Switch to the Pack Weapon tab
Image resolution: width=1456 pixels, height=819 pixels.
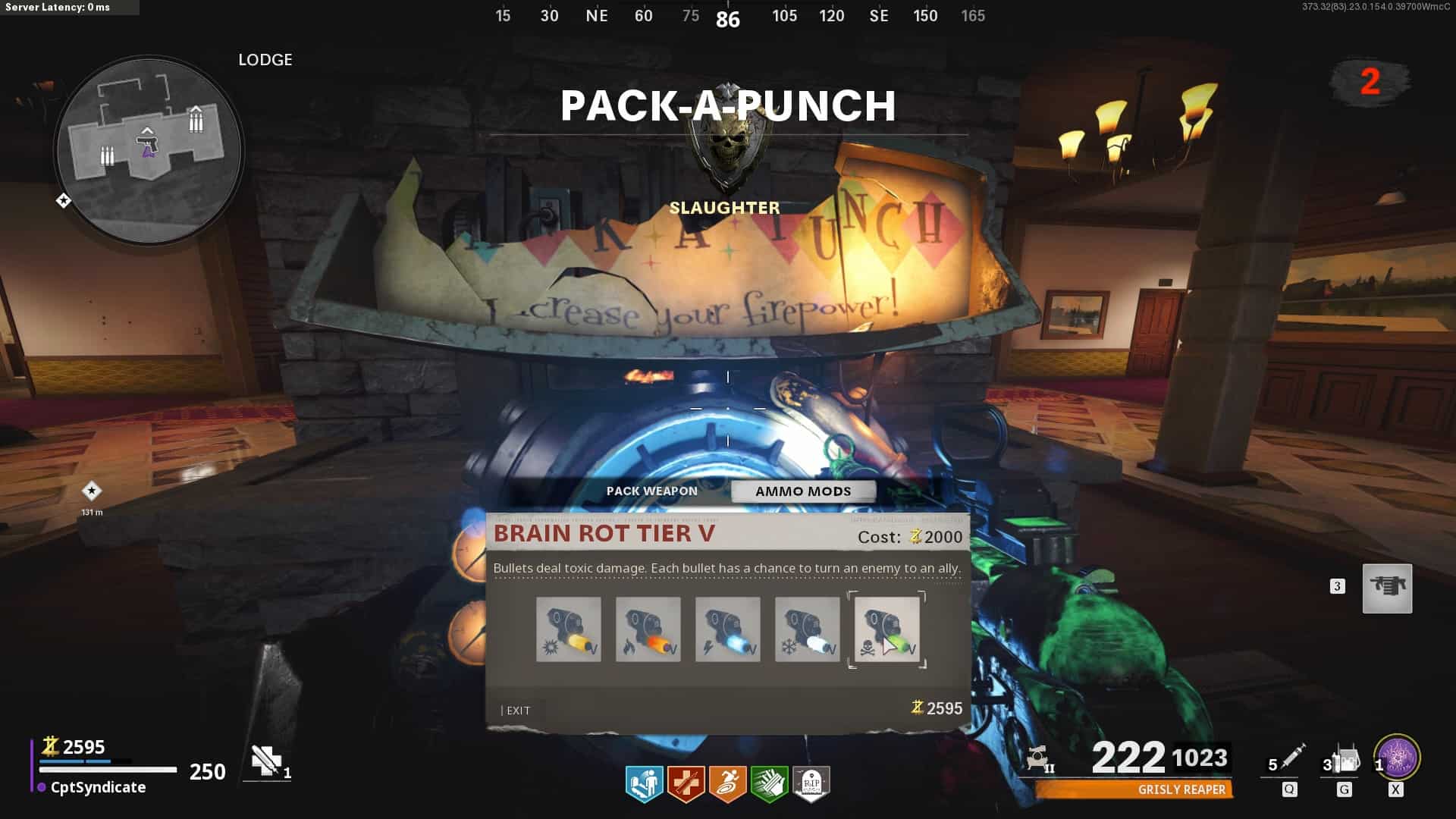click(x=651, y=491)
